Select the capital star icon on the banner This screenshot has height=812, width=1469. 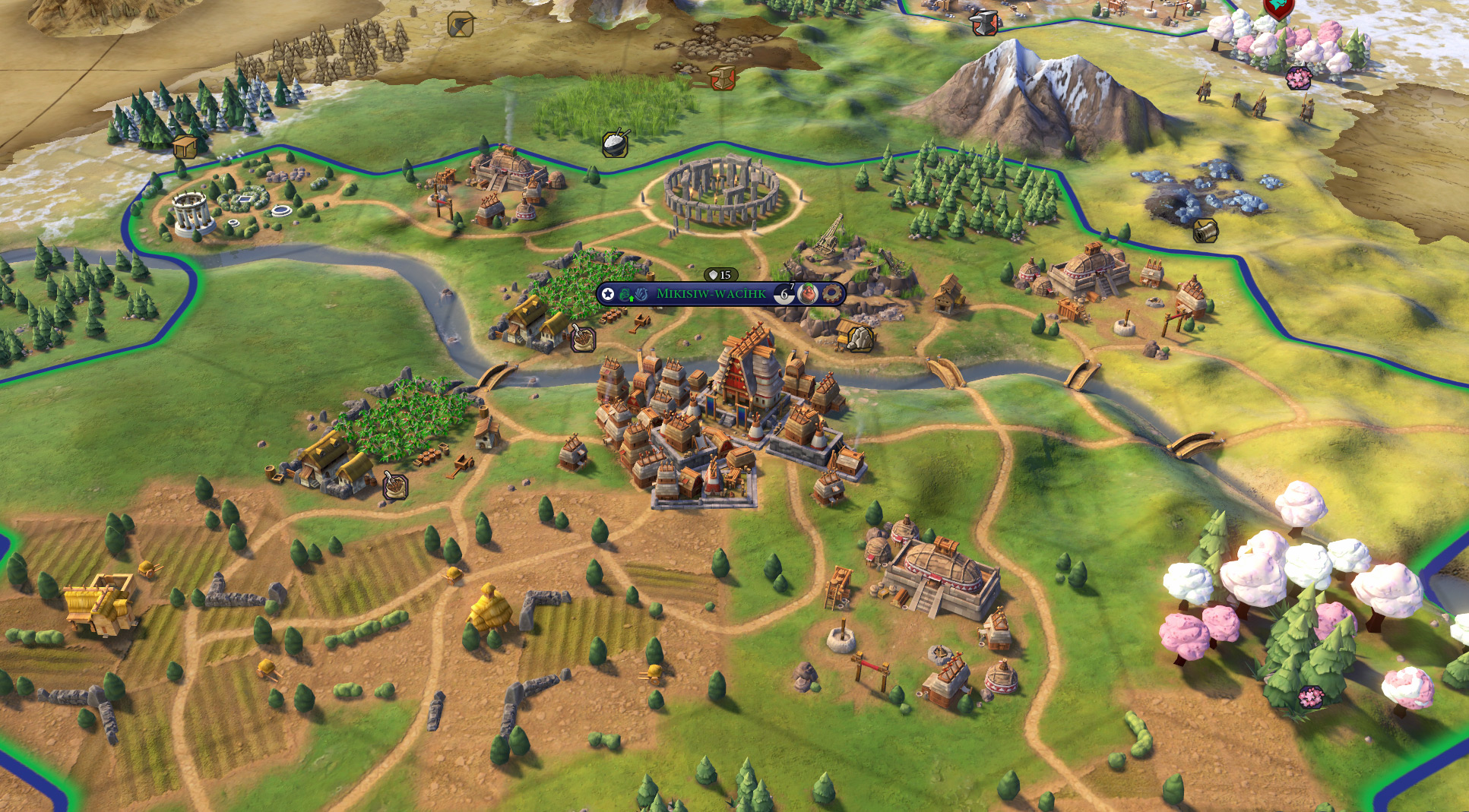(608, 294)
